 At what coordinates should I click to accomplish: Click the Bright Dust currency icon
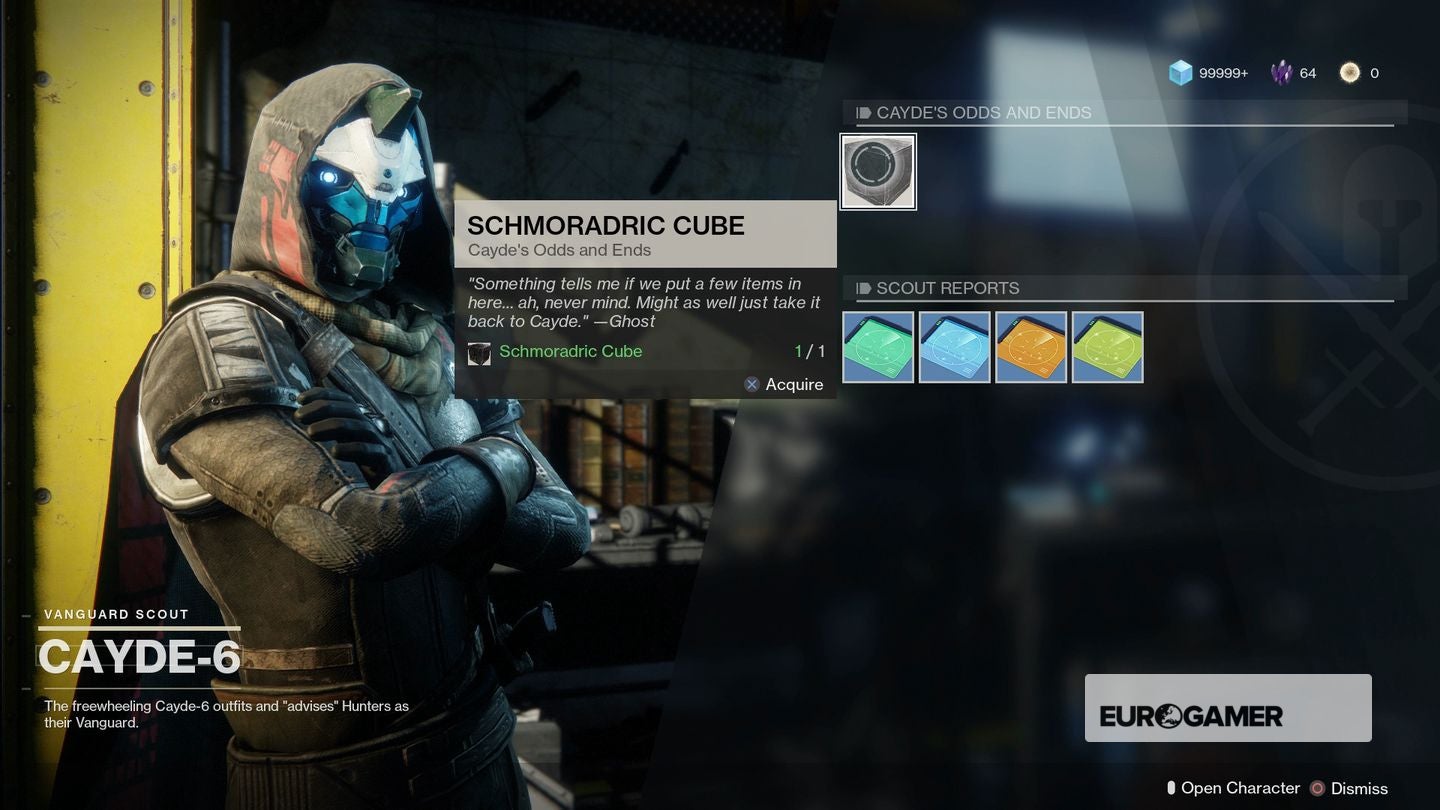tap(1352, 72)
